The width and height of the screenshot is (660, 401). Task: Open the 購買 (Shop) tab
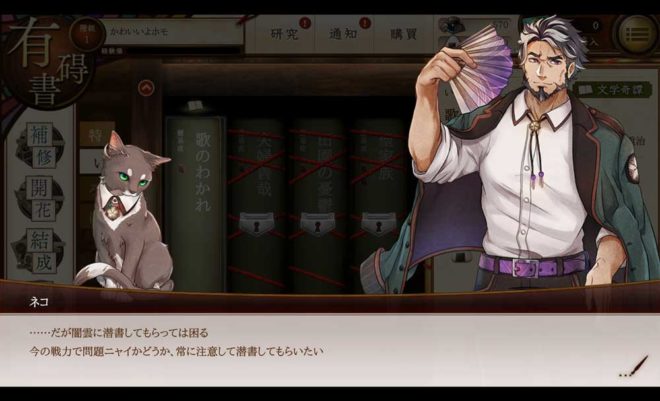(403, 35)
